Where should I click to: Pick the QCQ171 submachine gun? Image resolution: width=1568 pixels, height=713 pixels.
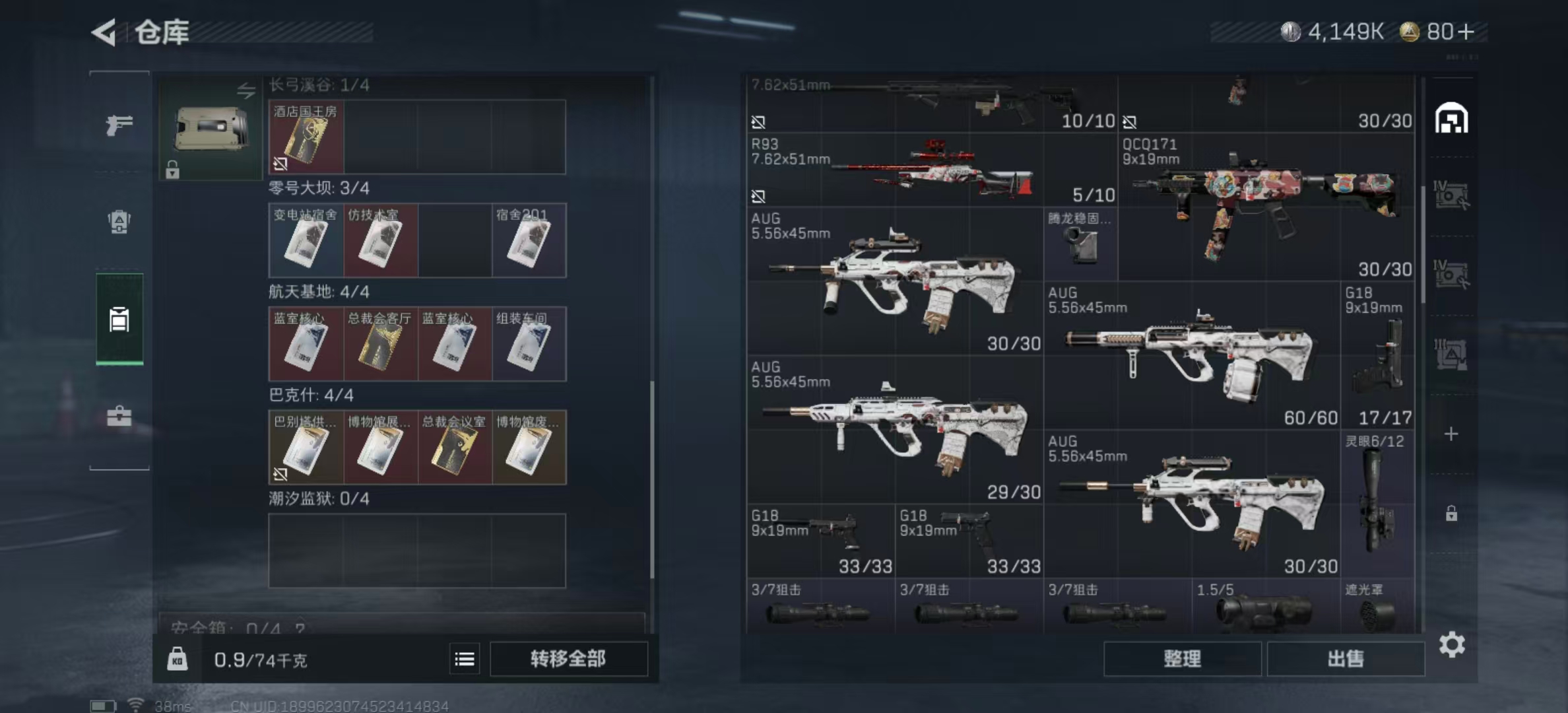tap(1266, 206)
